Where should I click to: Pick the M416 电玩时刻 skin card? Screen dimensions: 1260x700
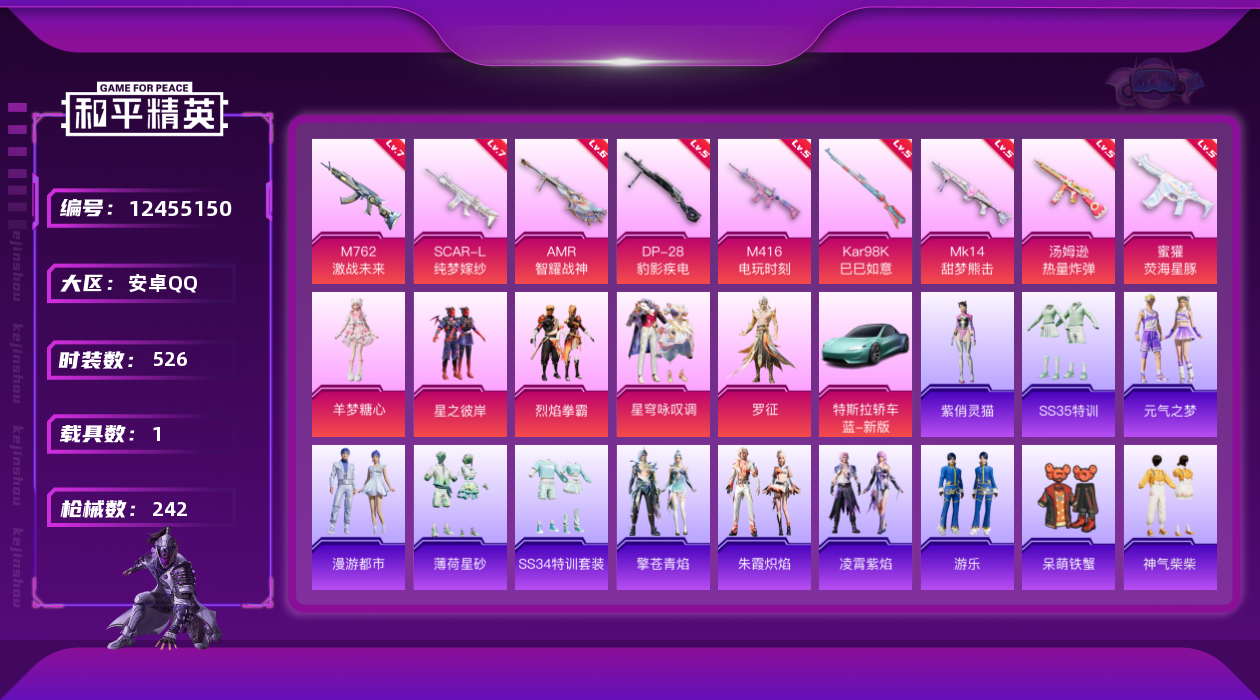coord(764,211)
